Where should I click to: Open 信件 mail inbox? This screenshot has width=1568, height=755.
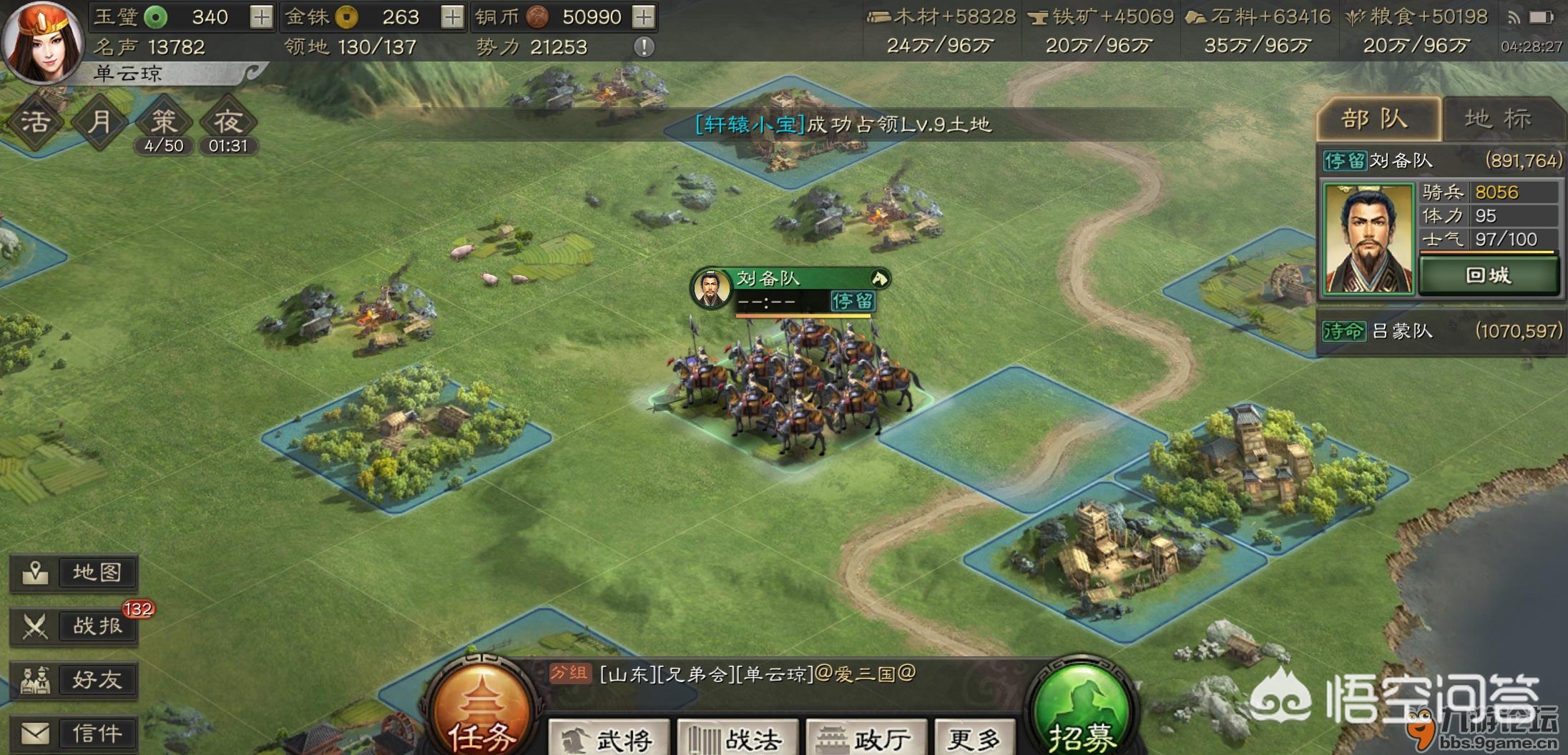(74, 734)
